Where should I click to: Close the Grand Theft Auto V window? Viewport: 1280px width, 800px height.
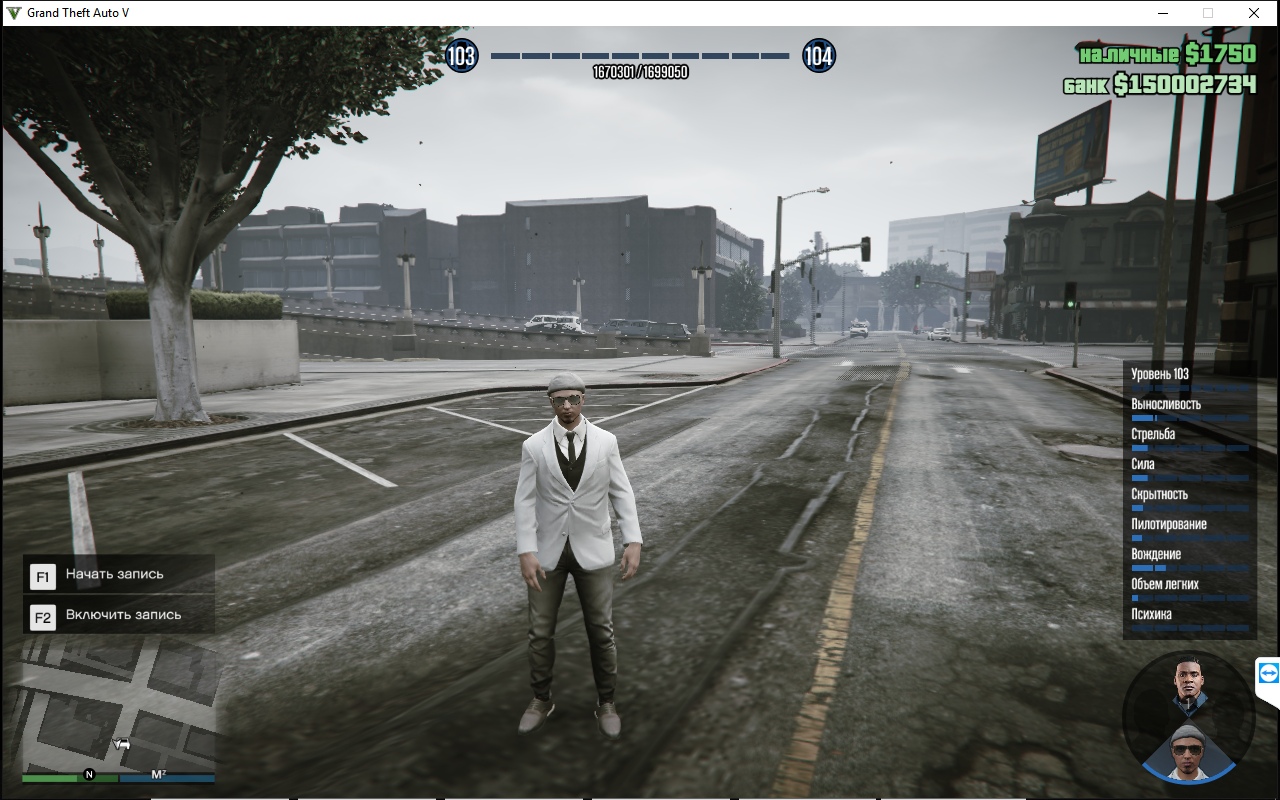click(1254, 13)
